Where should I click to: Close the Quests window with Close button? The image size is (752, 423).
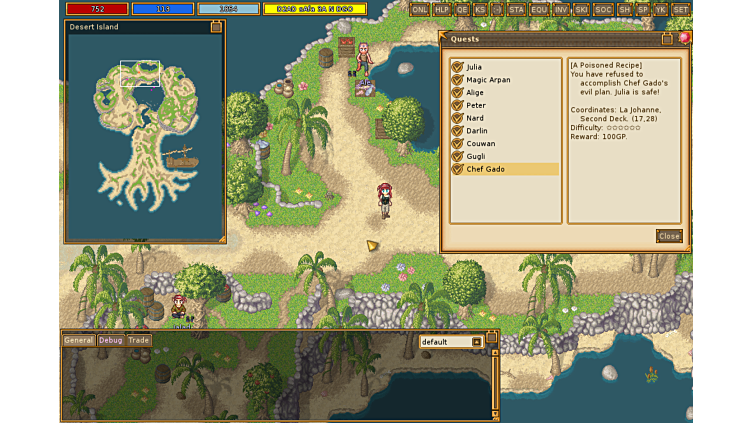click(669, 236)
